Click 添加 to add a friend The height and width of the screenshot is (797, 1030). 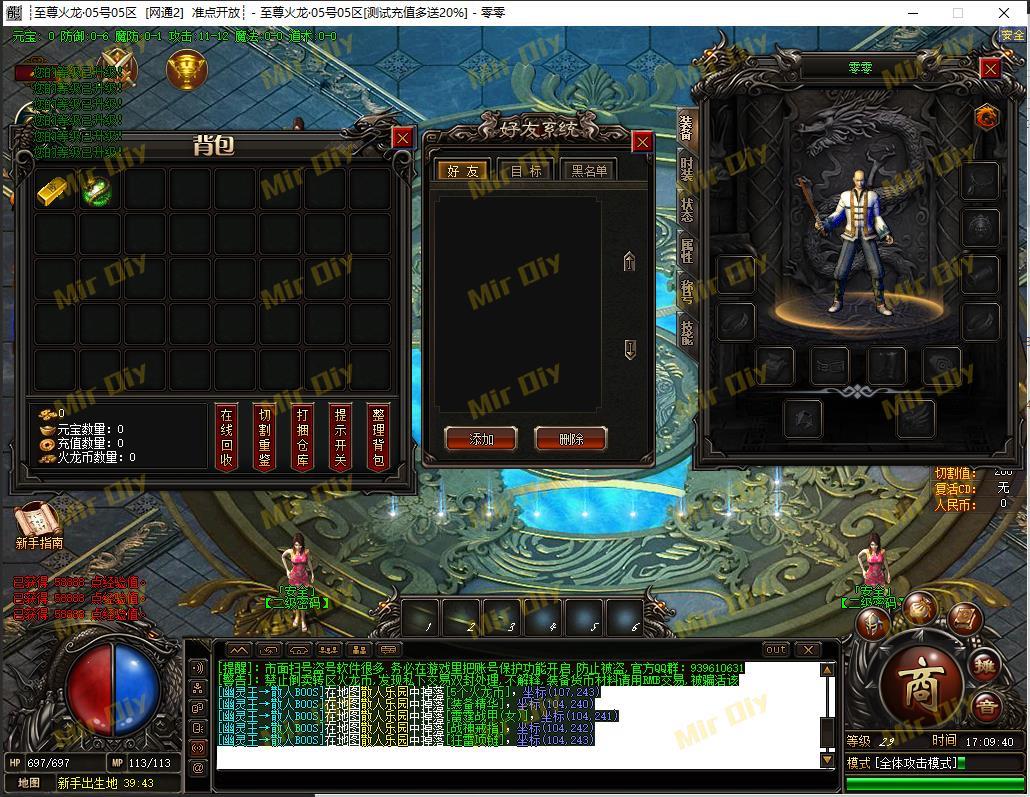click(x=481, y=439)
